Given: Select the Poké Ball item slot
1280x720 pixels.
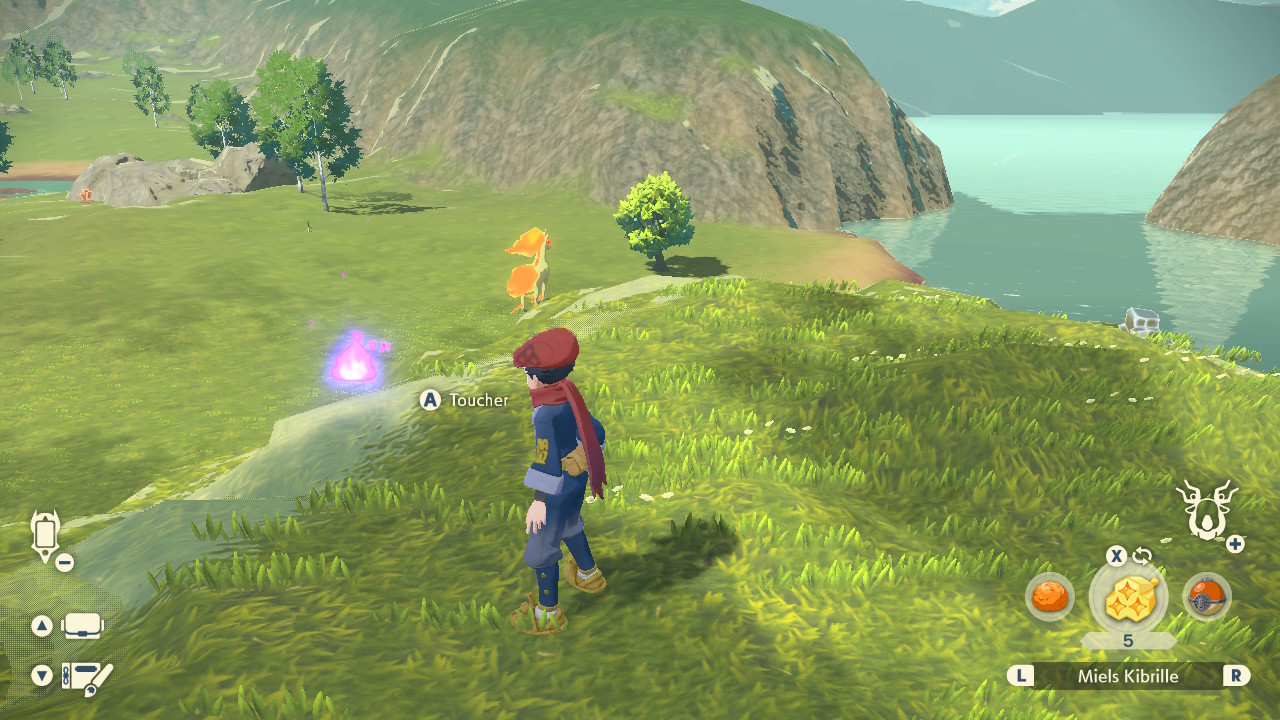Looking at the screenshot, I should coord(1206,597).
